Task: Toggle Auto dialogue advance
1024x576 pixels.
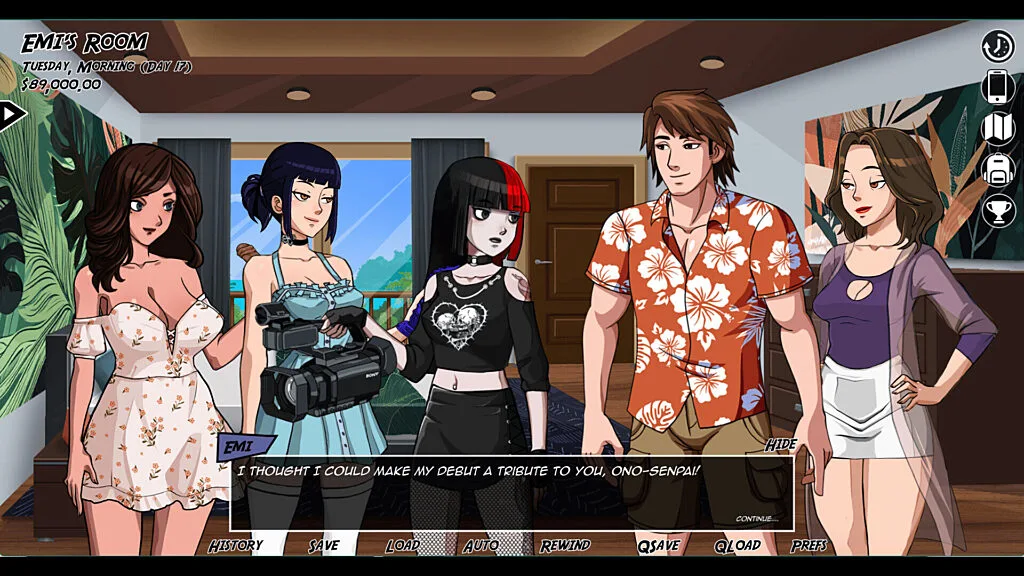Action: (481, 545)
